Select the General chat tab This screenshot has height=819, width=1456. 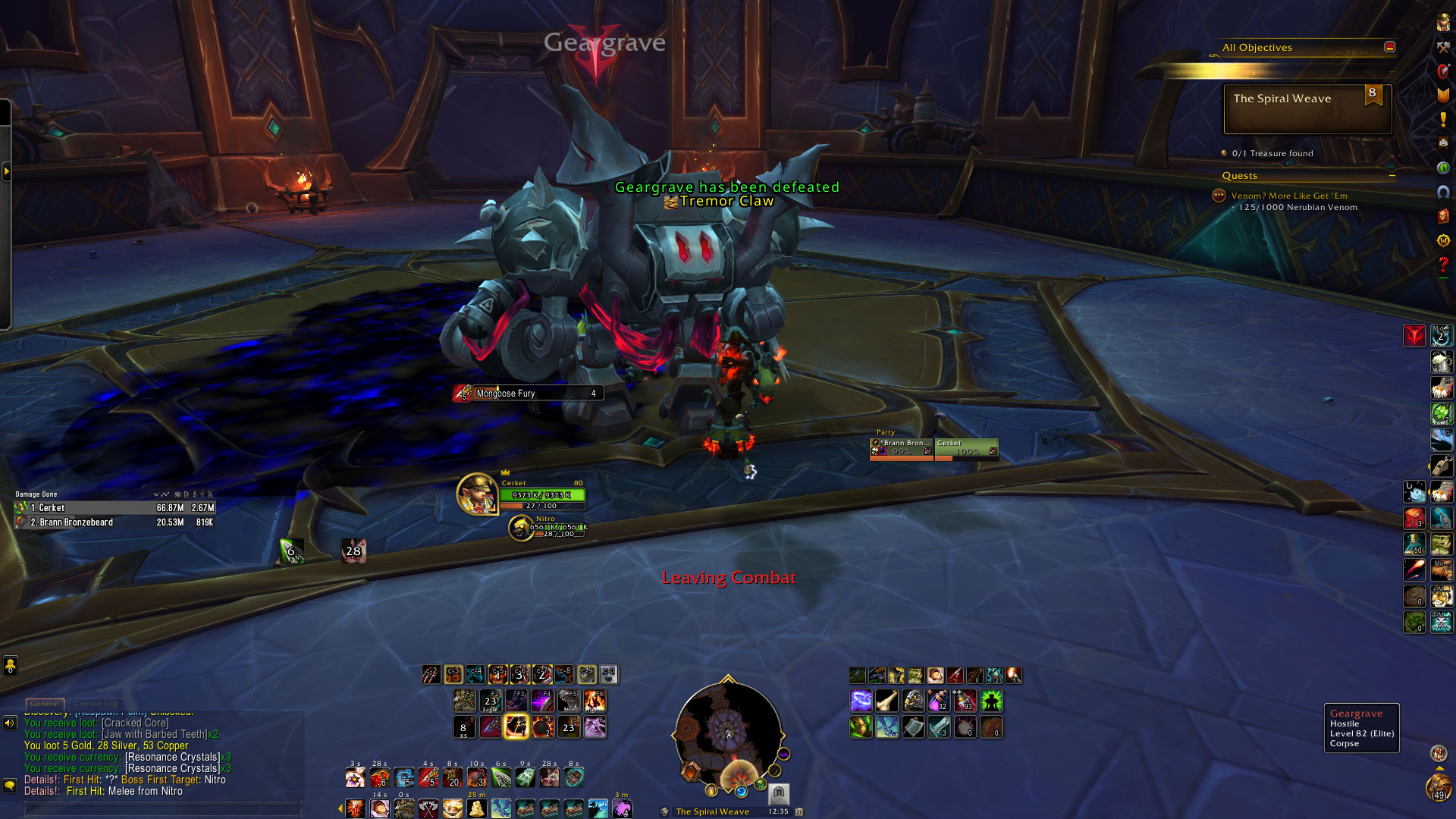click(x=45, y=704)
